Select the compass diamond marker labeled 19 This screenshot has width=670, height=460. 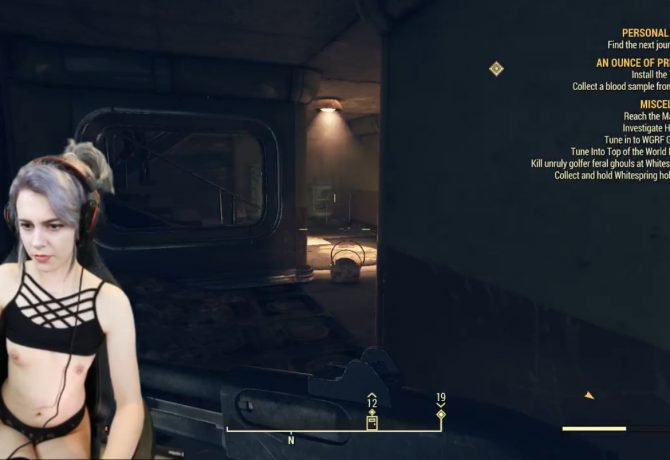[441, 414]
